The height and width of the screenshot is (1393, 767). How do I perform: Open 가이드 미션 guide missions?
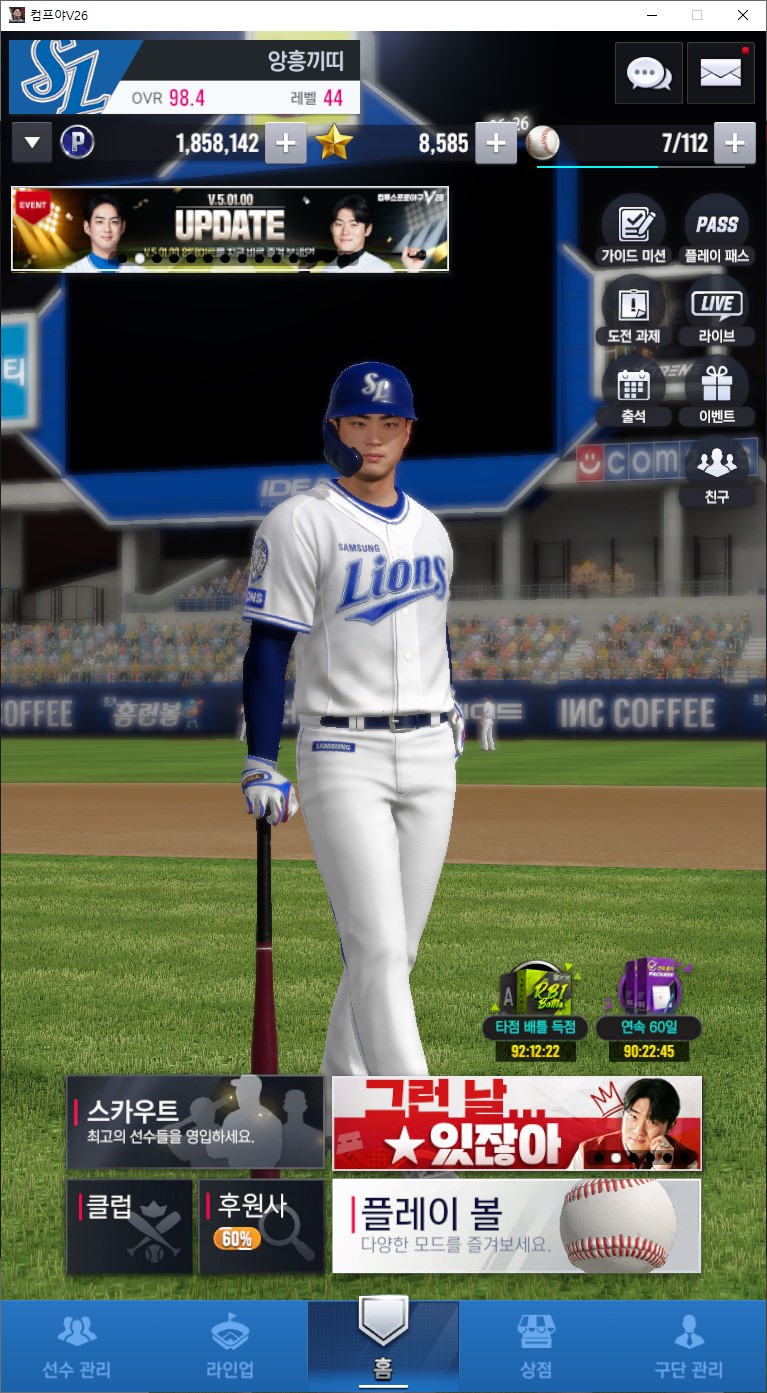tap(633, 229)
